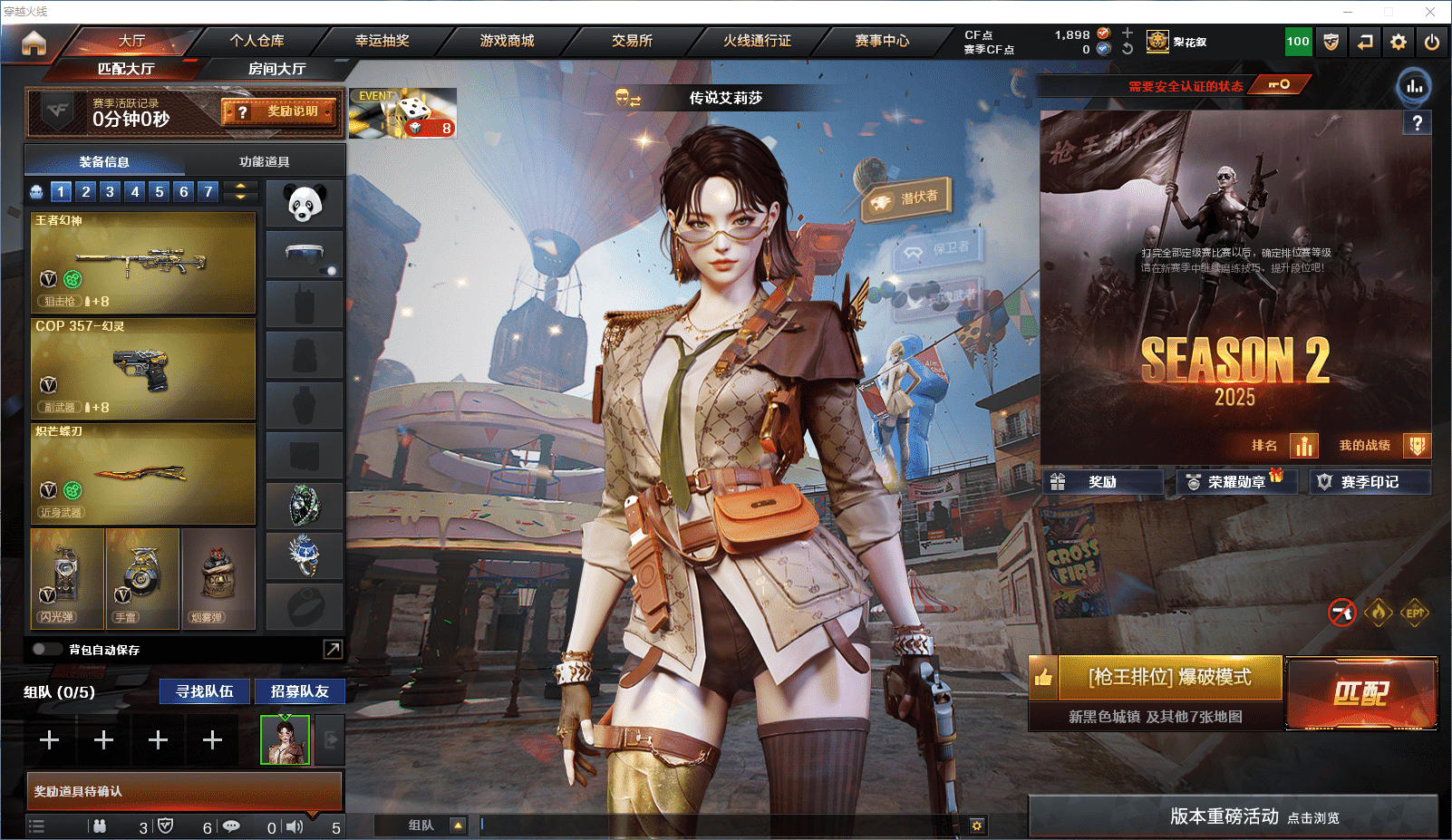Select the COP 357 secondary weapon slot
The height and width of the screenshot is (840, 1452).
[143, 369]
